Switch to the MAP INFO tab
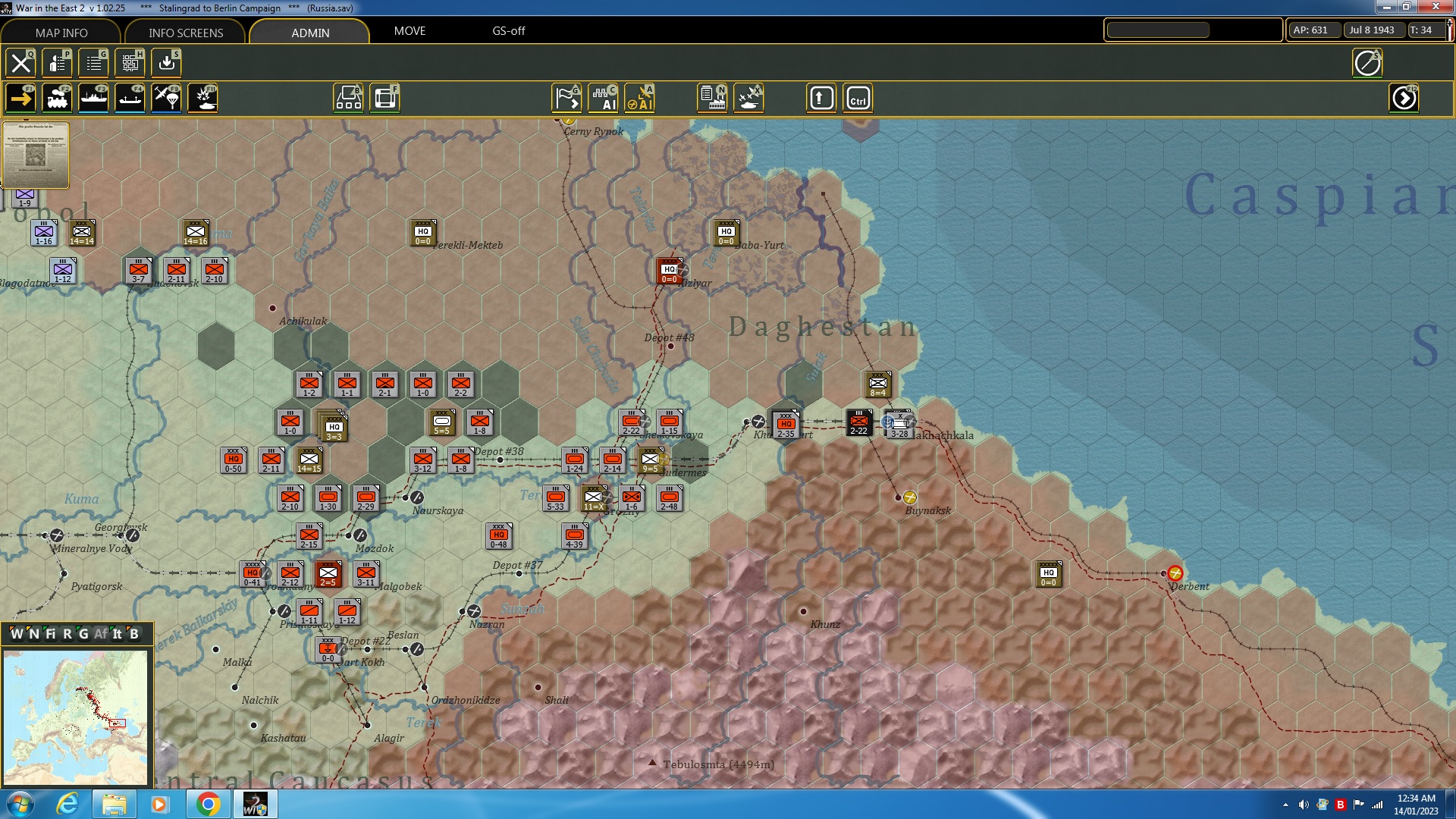 pyautogui.click(x=61, y=33)
